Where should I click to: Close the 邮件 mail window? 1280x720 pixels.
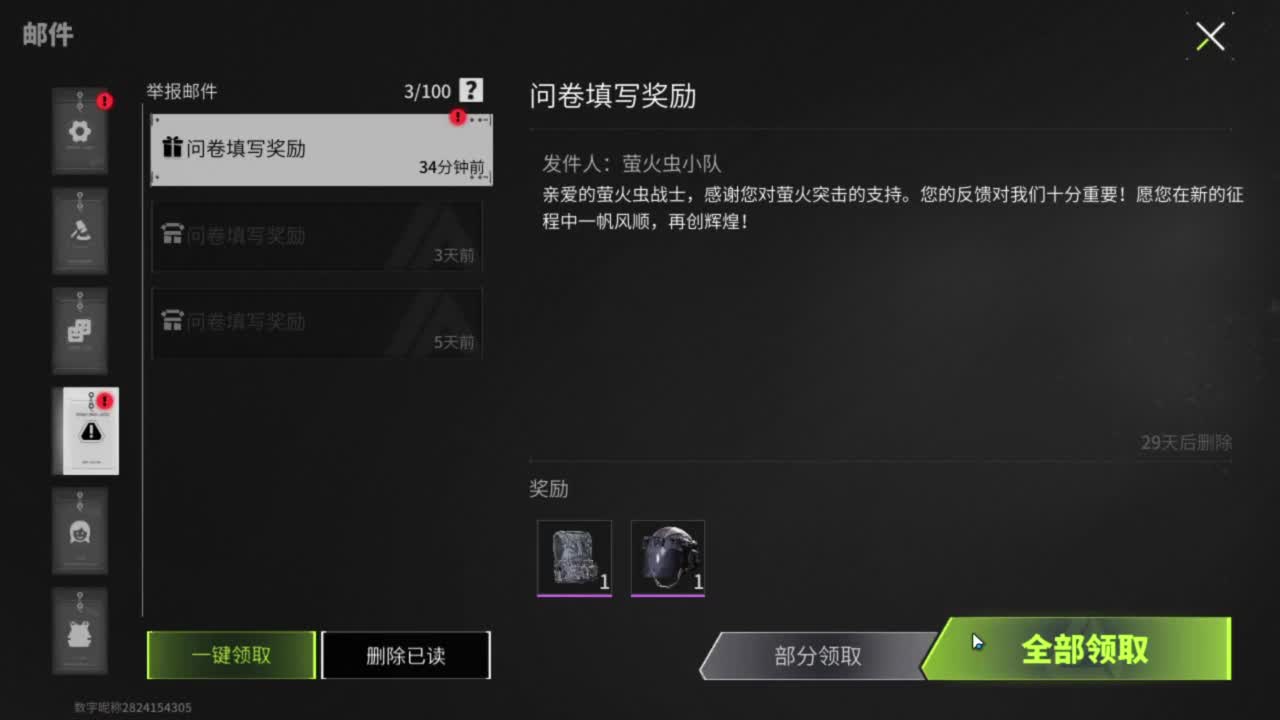(x=1209, y=36)
